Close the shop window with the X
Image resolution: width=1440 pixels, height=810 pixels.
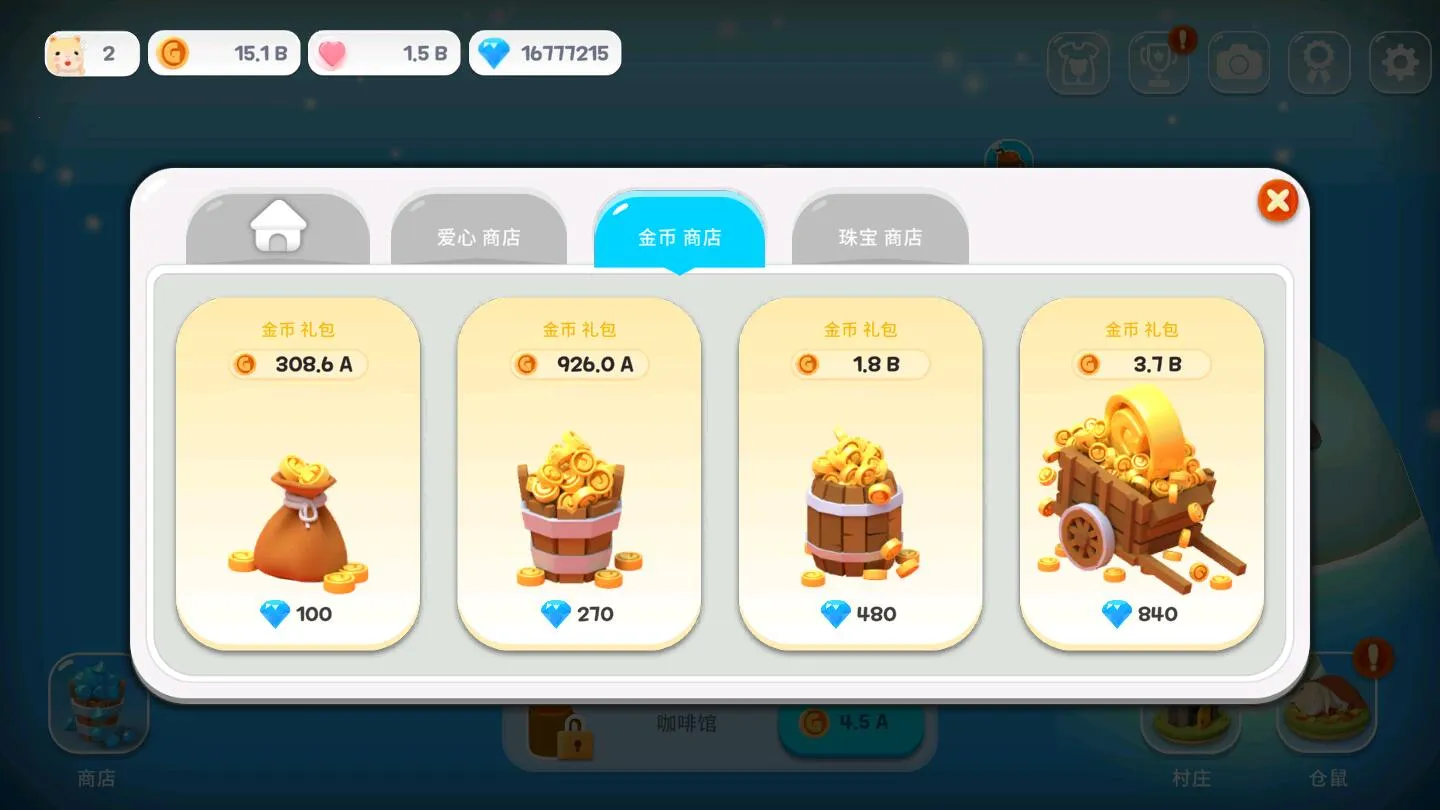point(1277,200)
